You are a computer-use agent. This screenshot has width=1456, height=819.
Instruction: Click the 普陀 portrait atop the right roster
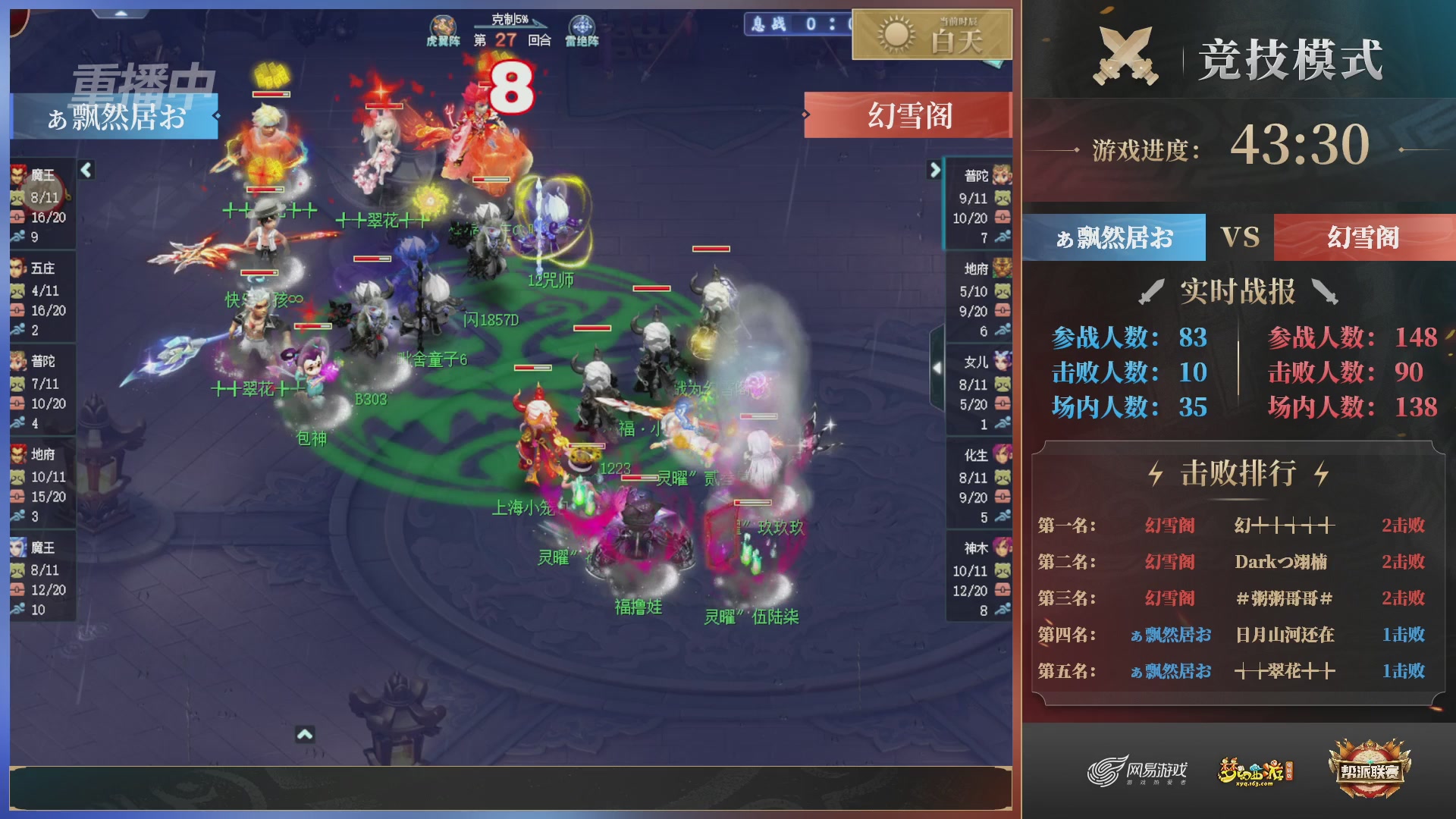1003,174
